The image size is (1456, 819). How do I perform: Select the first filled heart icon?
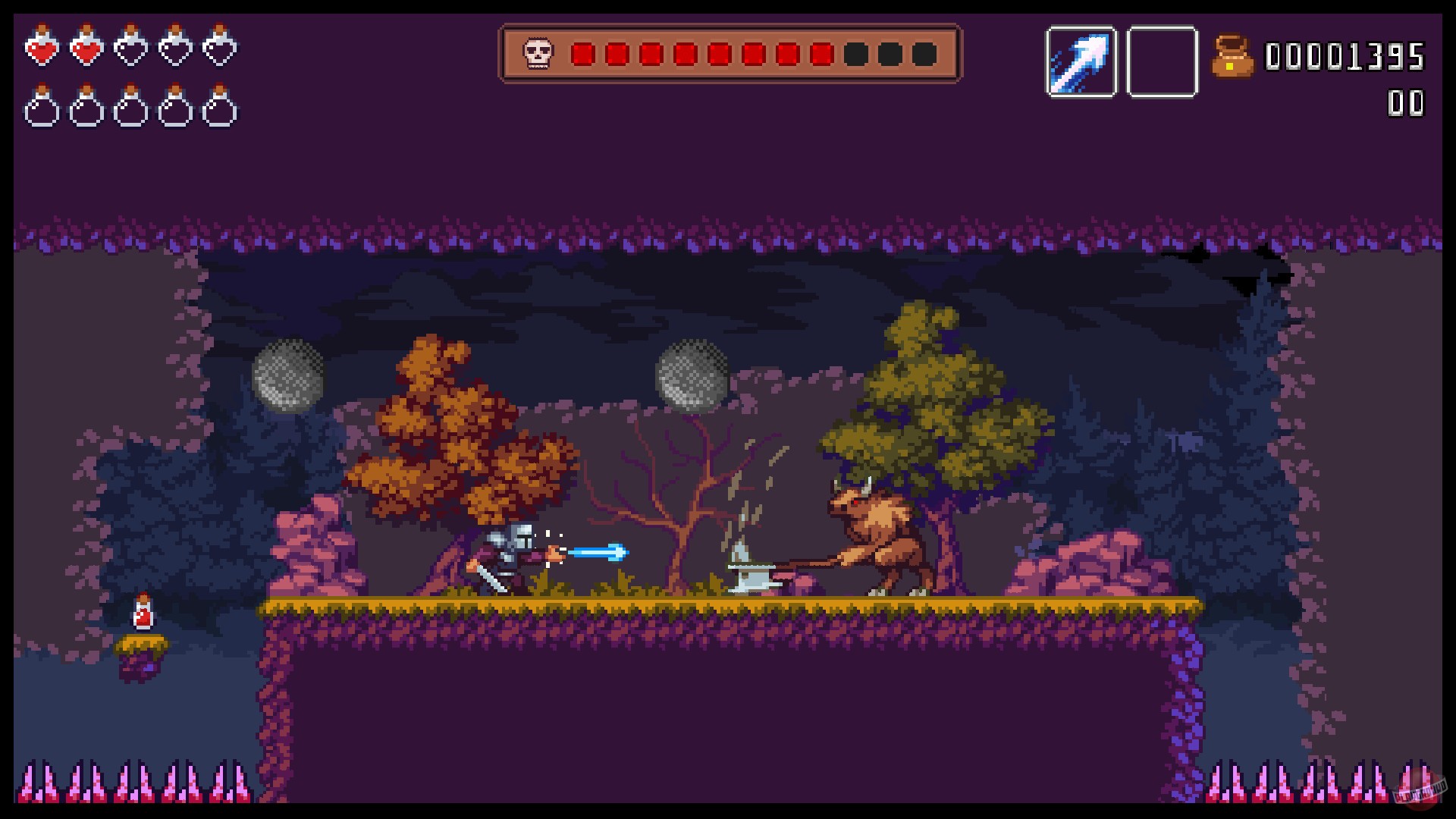pyautogui.click(x=43, y=49)
